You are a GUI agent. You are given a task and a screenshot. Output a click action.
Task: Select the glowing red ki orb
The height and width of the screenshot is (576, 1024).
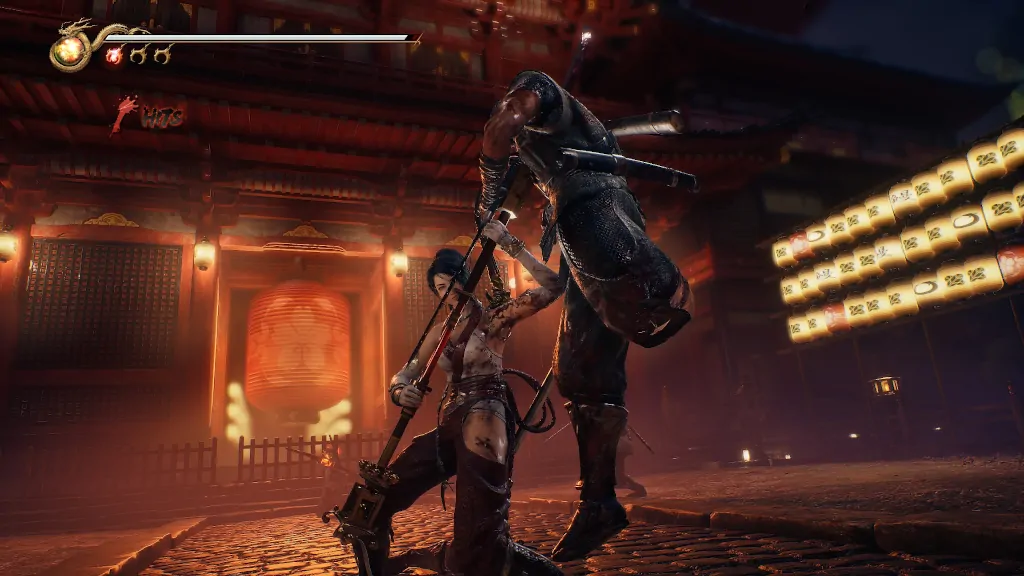(x=114, y=56)
